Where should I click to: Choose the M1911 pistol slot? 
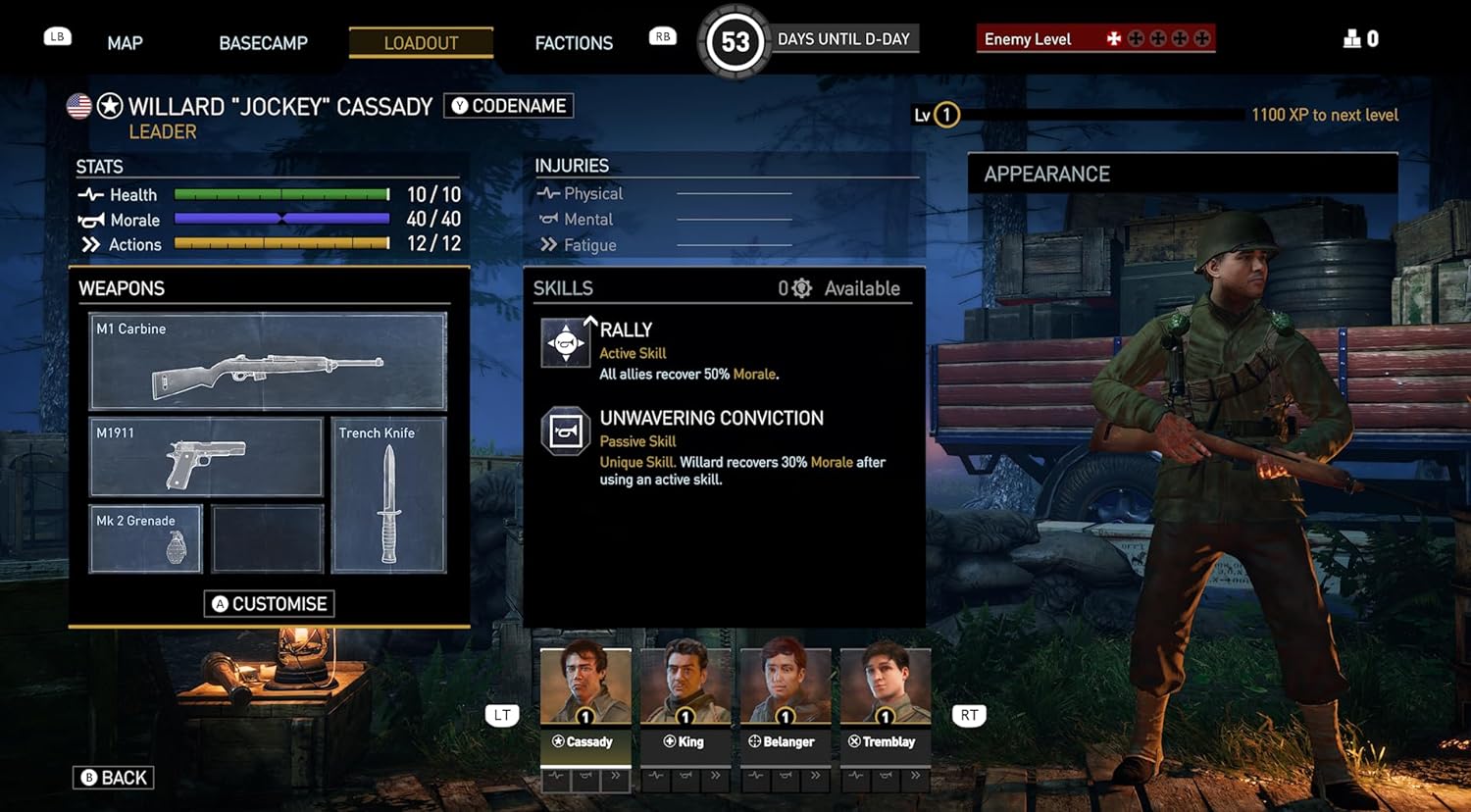click(x=206, y=457)
